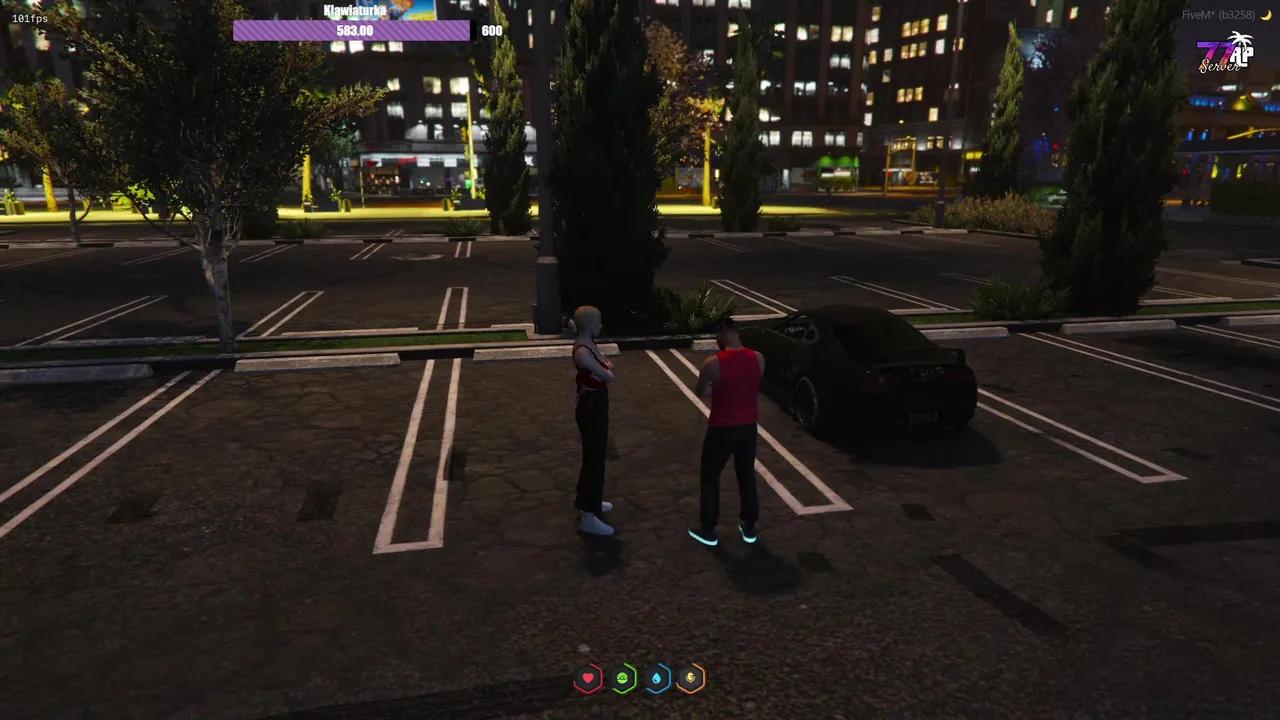Click the hexagonal health status indicator
This screenshot has width=1280, height=720.
(x=587, y=678)
